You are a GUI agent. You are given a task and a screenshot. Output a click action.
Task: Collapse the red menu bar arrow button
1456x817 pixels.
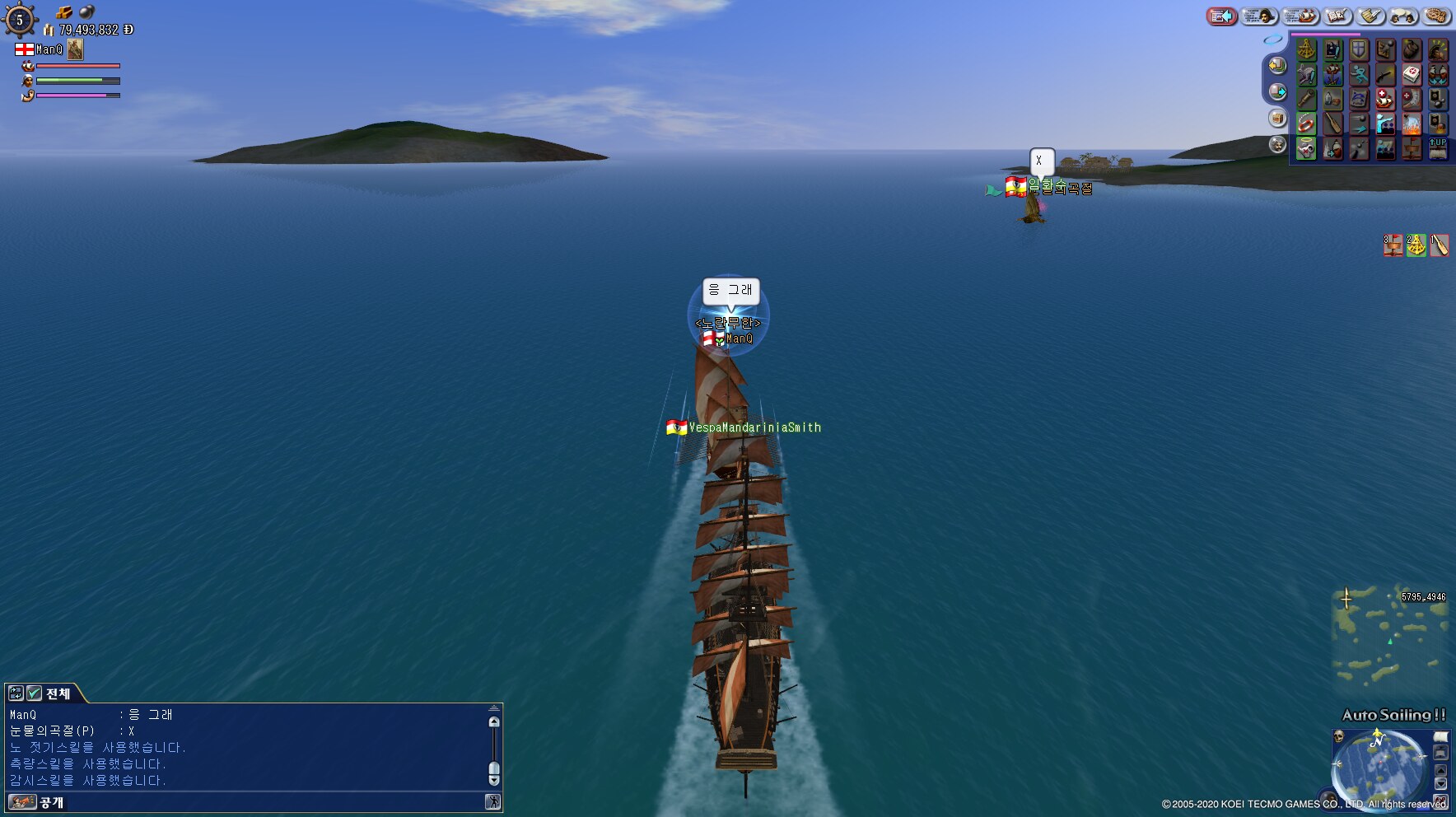click(1222, 16)
